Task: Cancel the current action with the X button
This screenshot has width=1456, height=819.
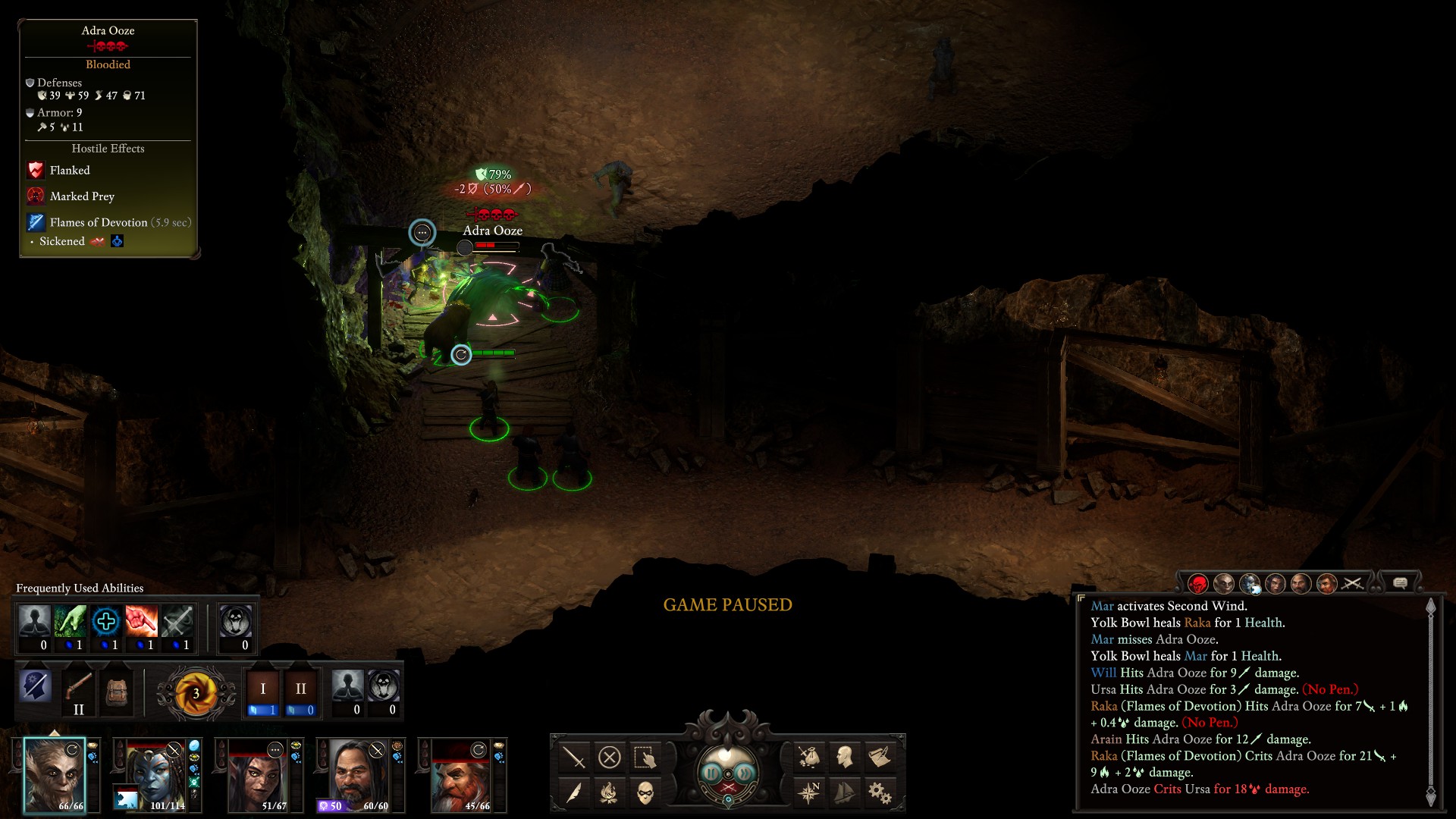Action: pos(610,757)
